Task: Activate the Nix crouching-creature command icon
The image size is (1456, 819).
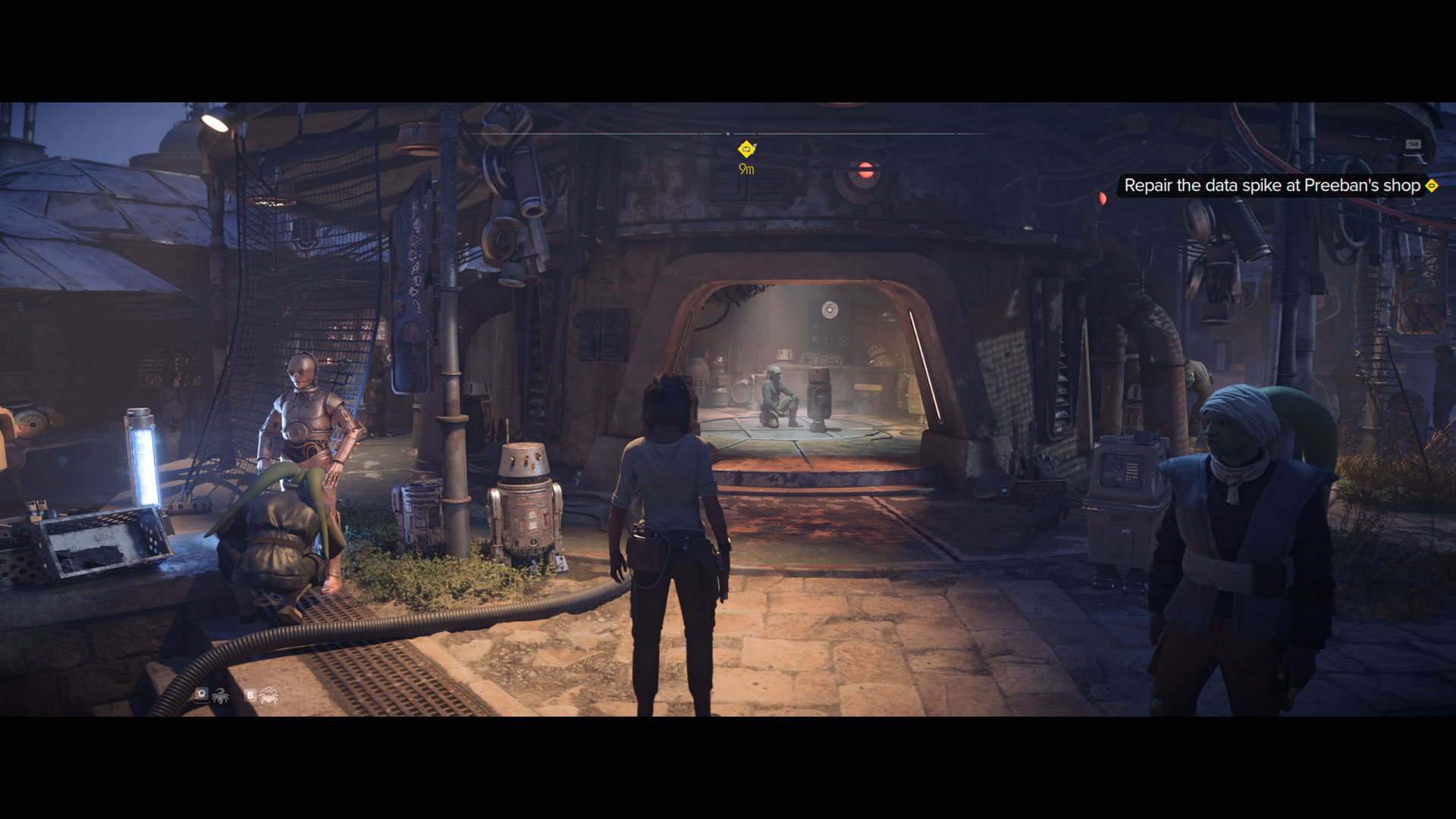Action: click(269, 695)
